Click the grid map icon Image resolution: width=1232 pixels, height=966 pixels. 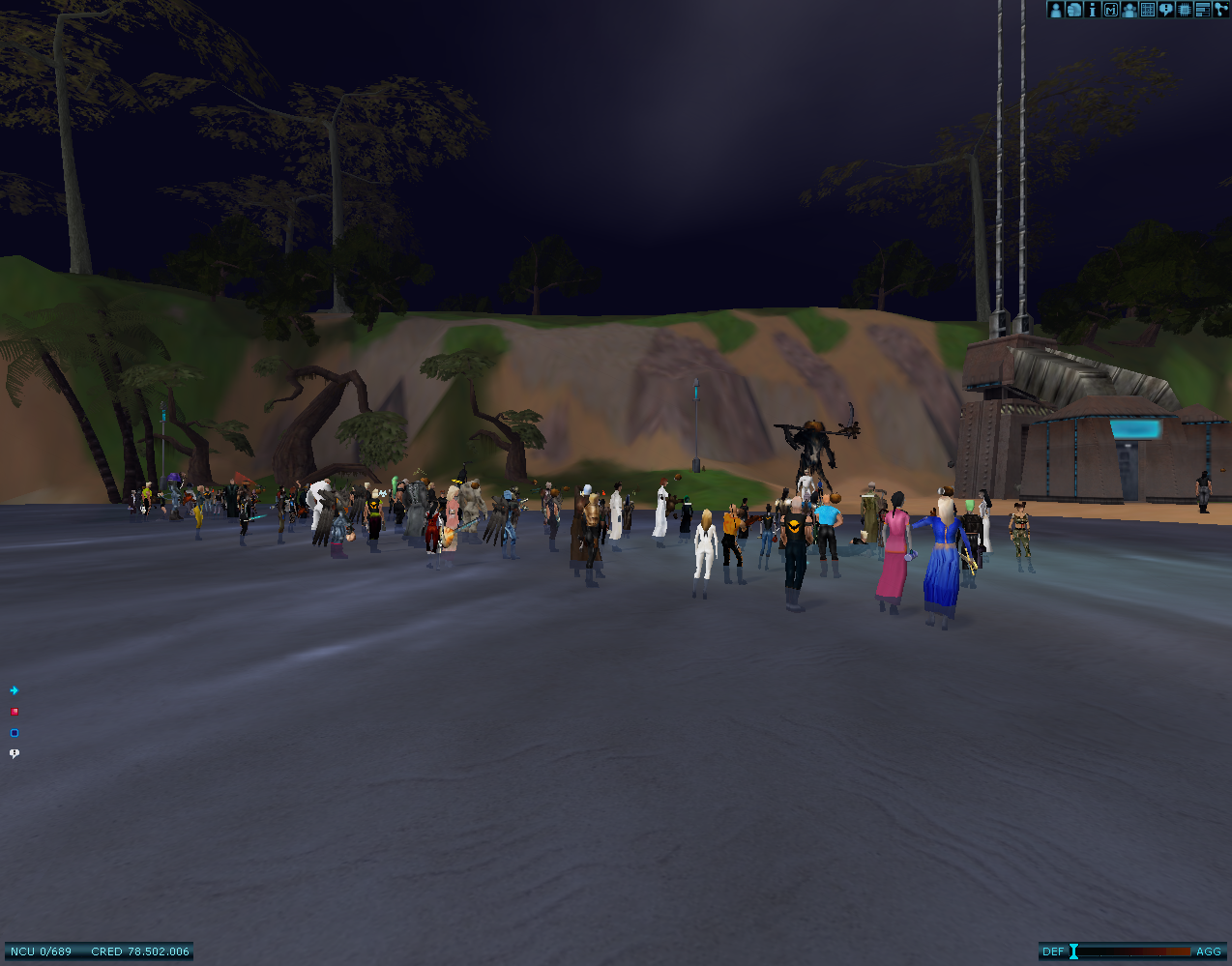[x=1147, y=10]
